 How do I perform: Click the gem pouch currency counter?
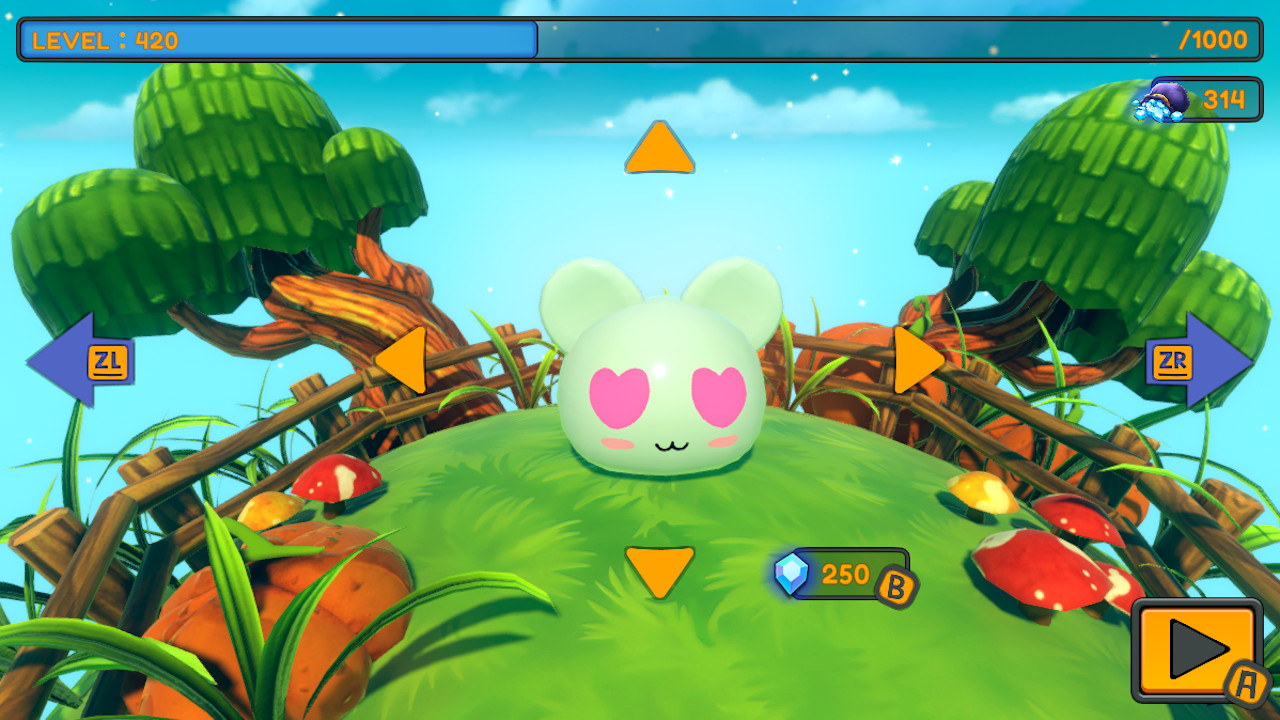tap(1190, 100)
